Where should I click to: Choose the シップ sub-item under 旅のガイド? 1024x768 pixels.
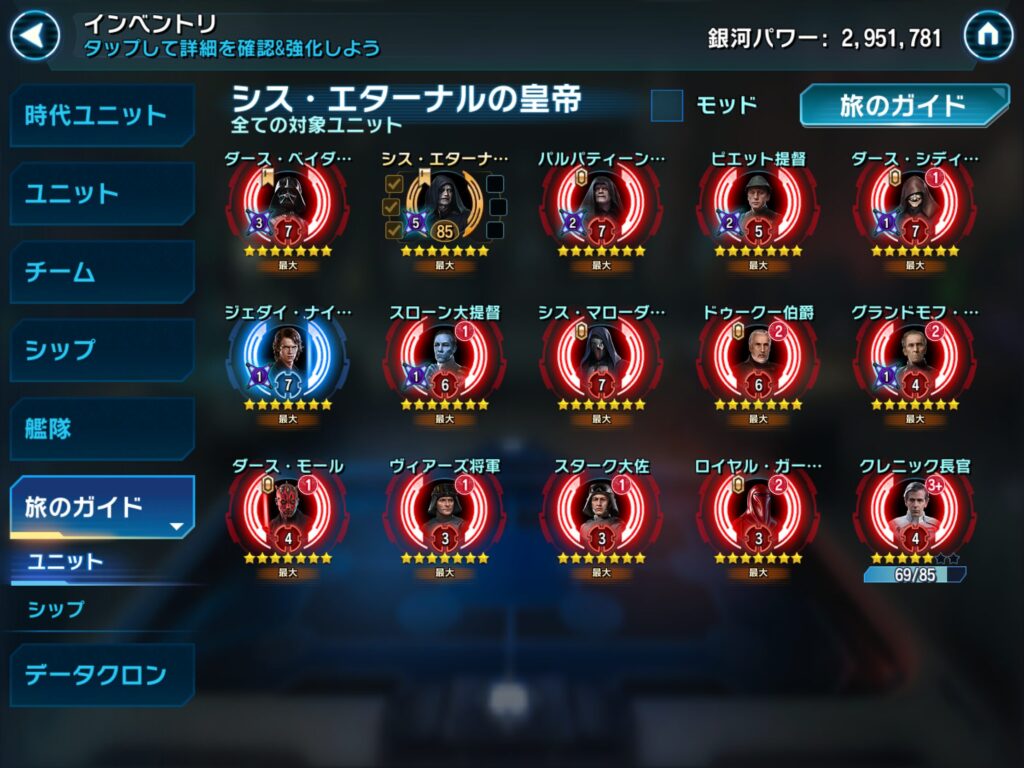point(57,609)
